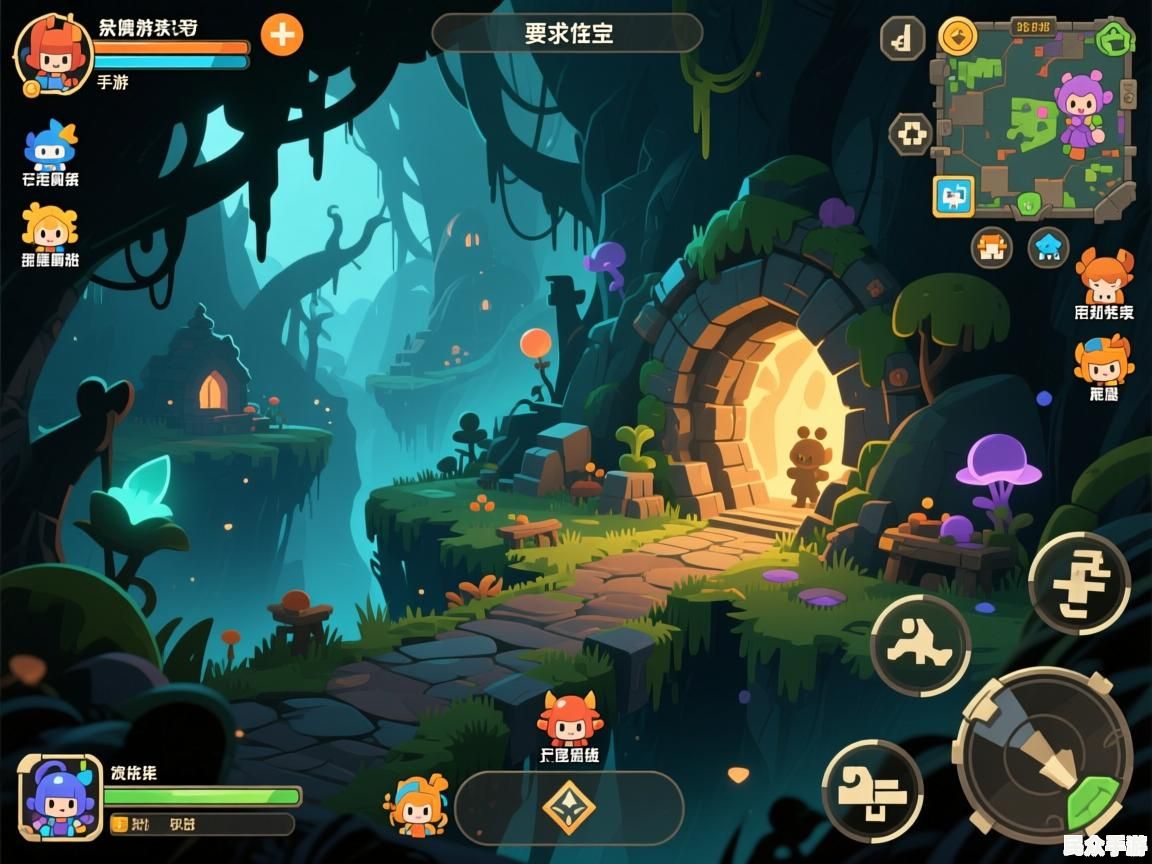The image size is (1152, 864).
Task: Select the red horned character icon
Action: tap(569, 718)
